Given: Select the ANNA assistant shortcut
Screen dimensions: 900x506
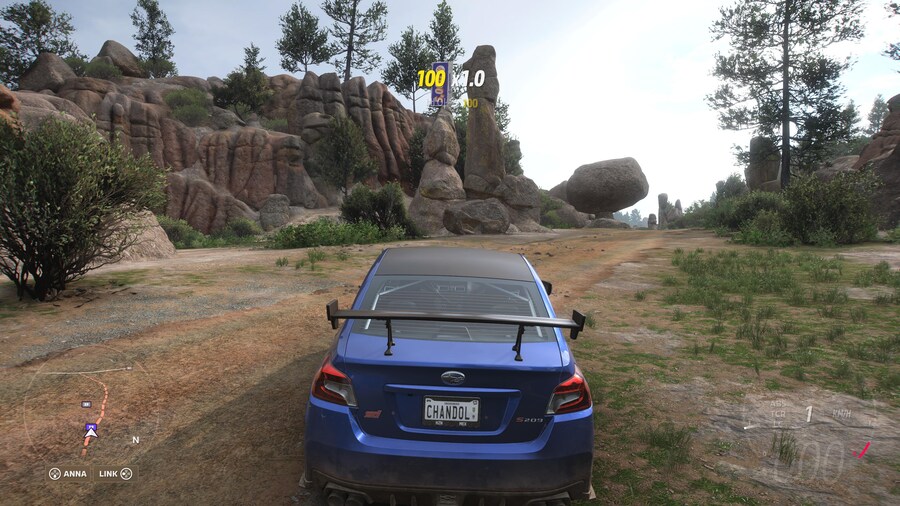Looking at the screenshot, I should [68, 473].
